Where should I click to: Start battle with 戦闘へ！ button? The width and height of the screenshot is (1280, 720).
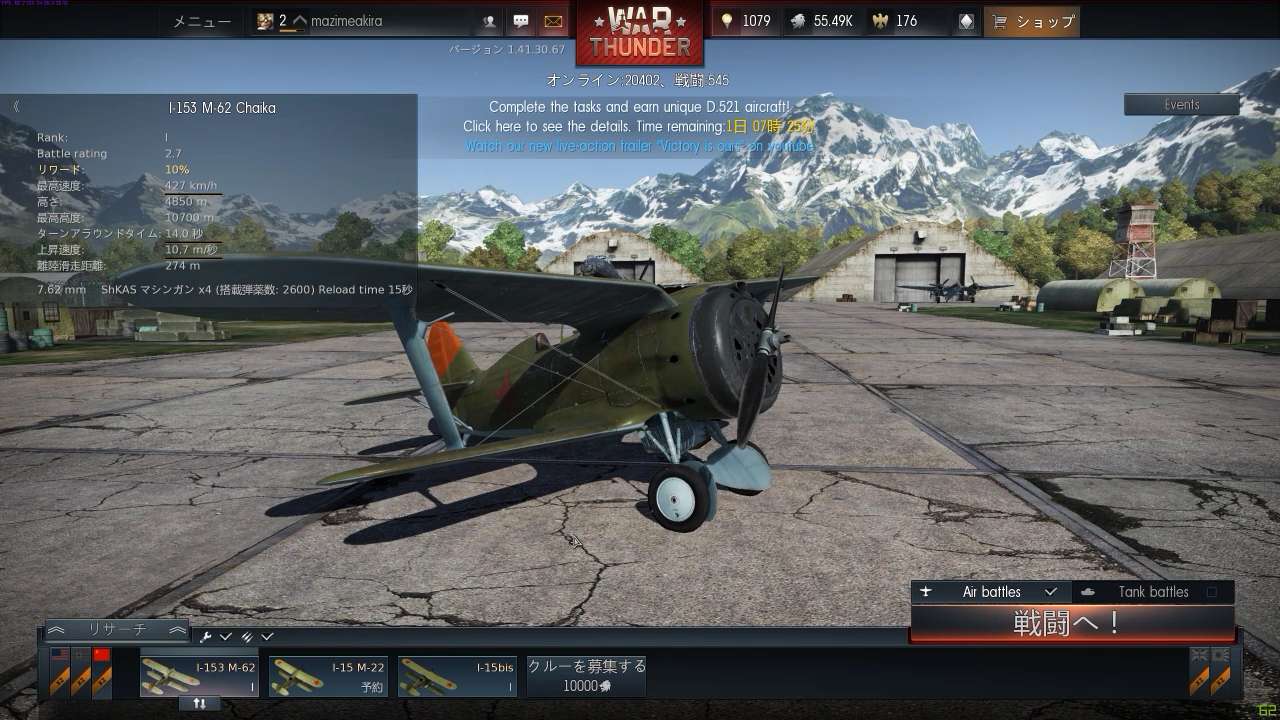[1071, 623]
